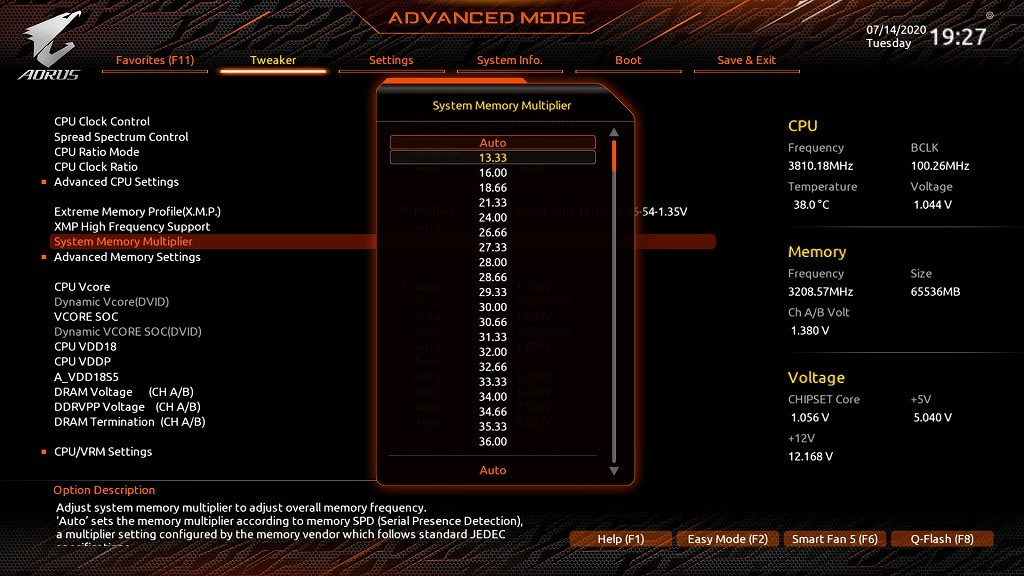Image resolution: width=1024 pixels, height=576 pixels.
Task: Open the Settings tab
Action: (391, 60)
